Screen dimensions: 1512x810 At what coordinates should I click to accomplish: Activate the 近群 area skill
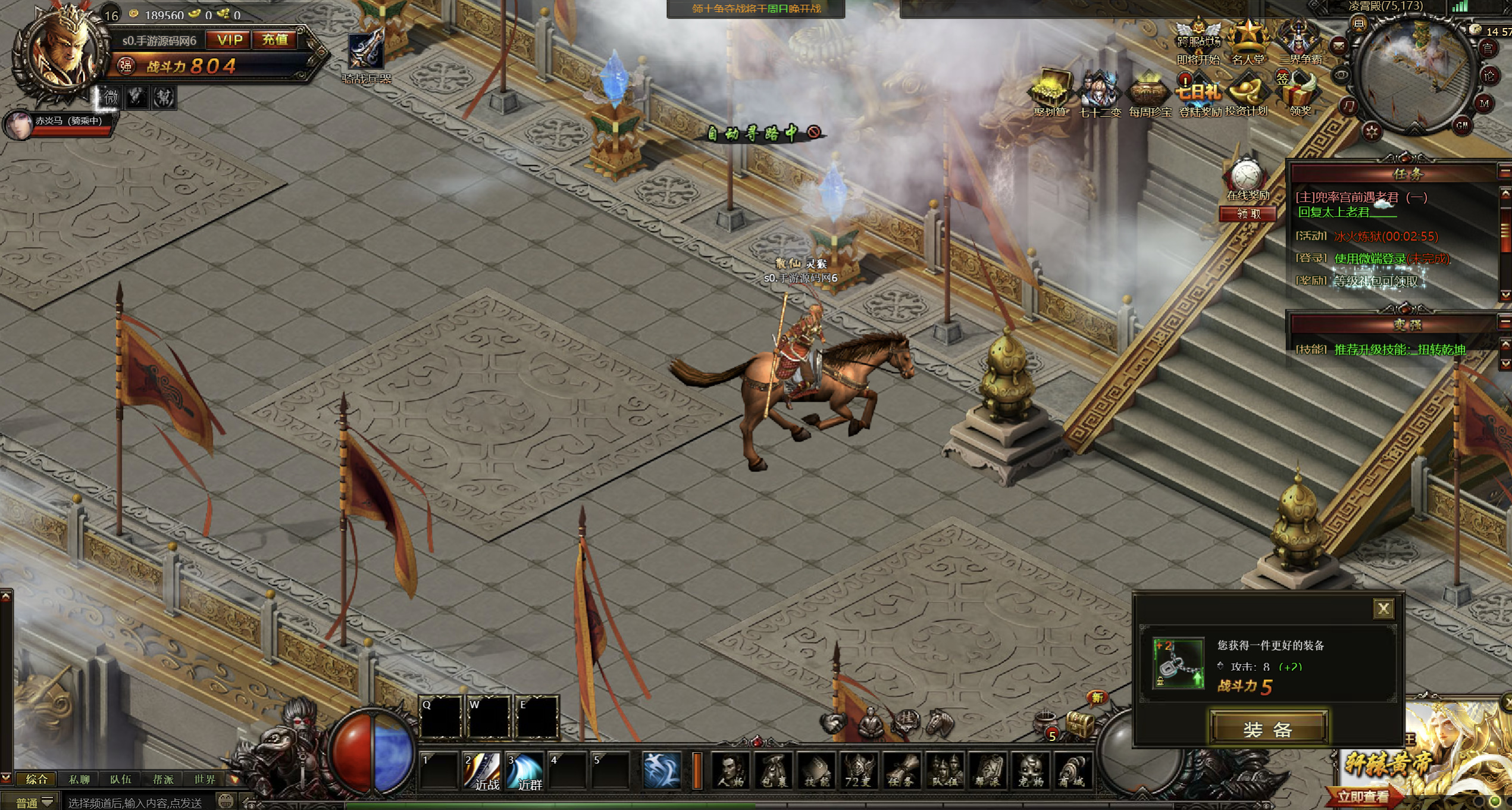pyautogui.click(x=525, y=771)
